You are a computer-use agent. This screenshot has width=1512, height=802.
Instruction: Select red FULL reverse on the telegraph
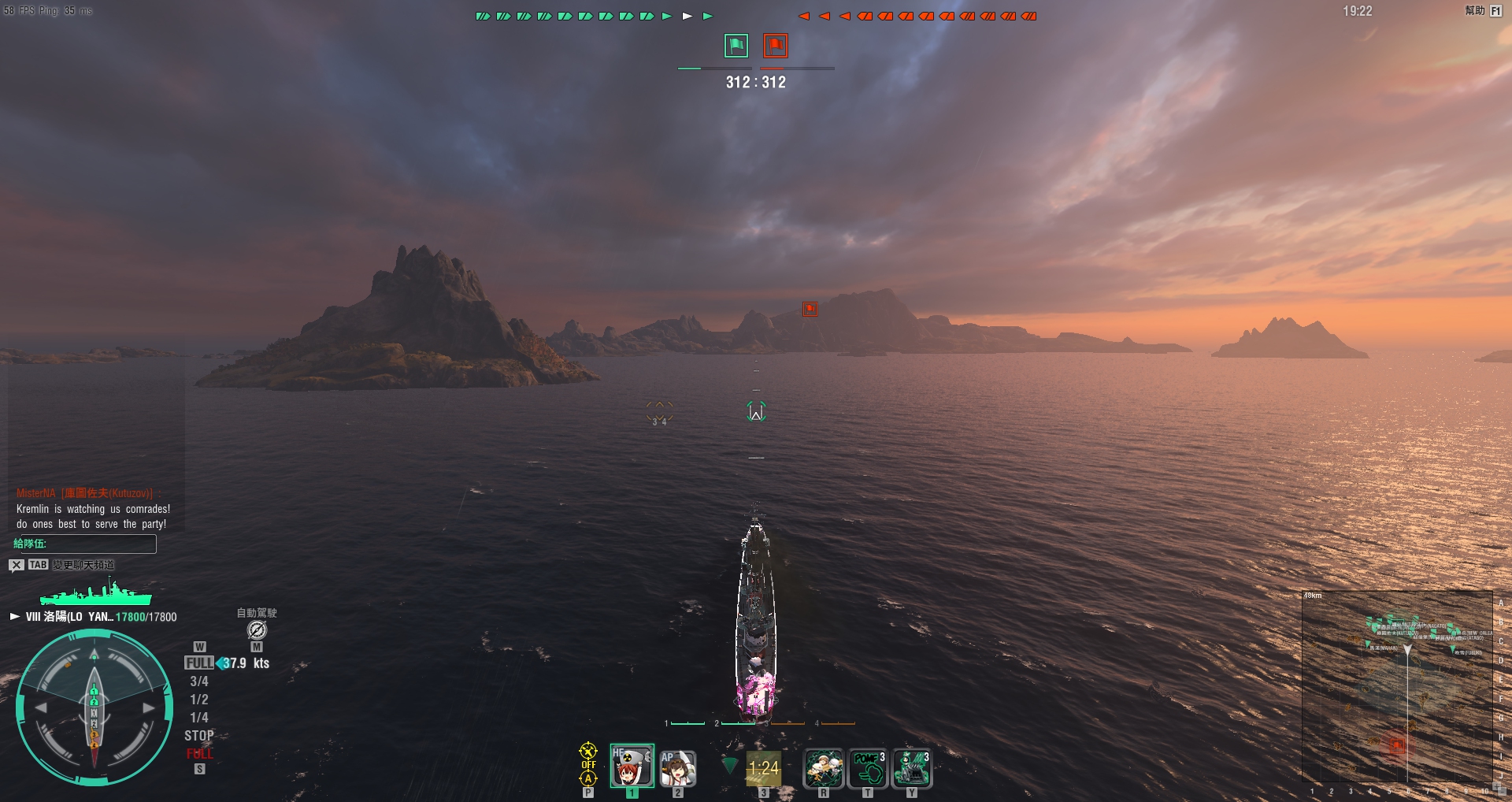click(199, 754)
